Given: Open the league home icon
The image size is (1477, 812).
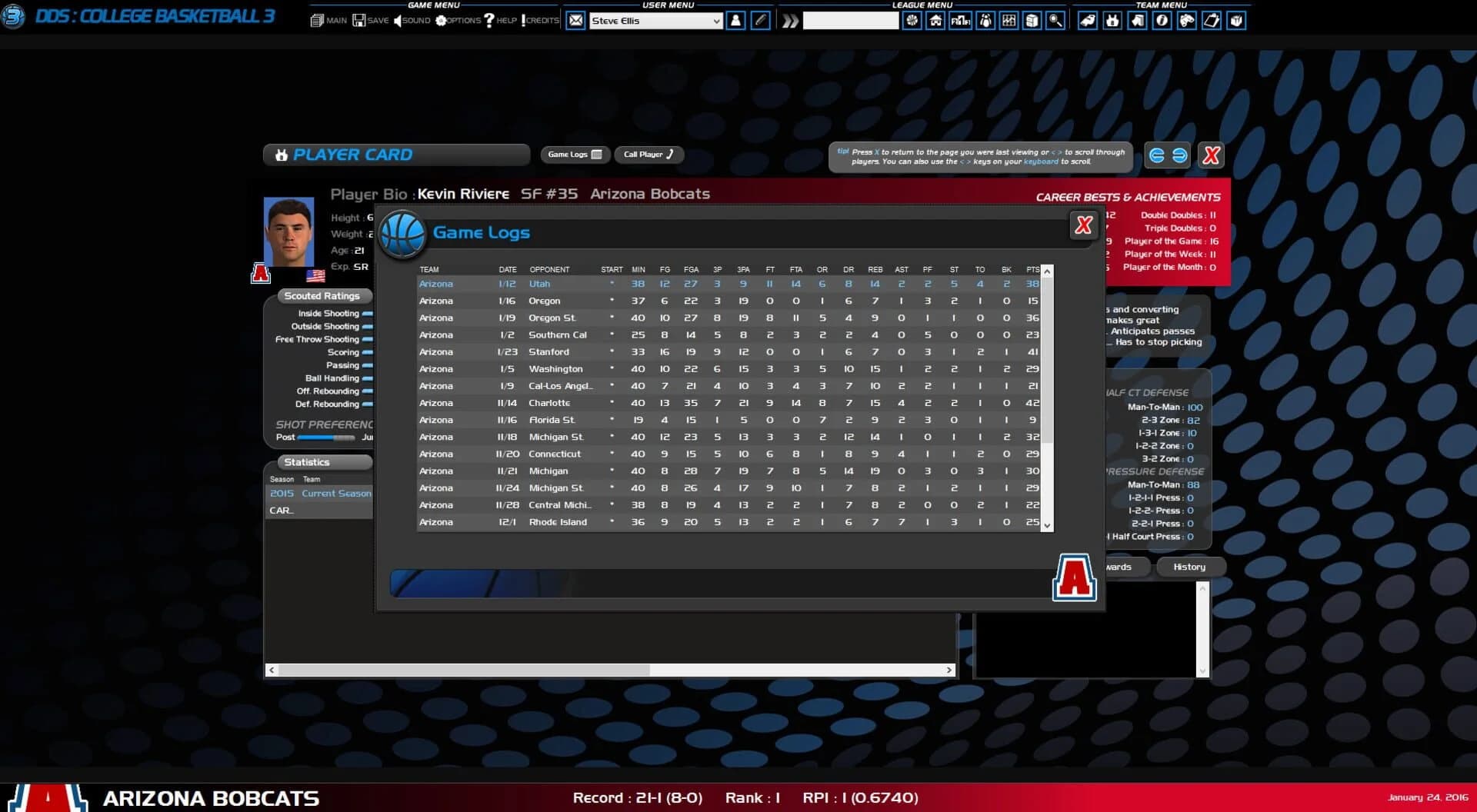Looking at the screenshot, I should click(935, 21).
